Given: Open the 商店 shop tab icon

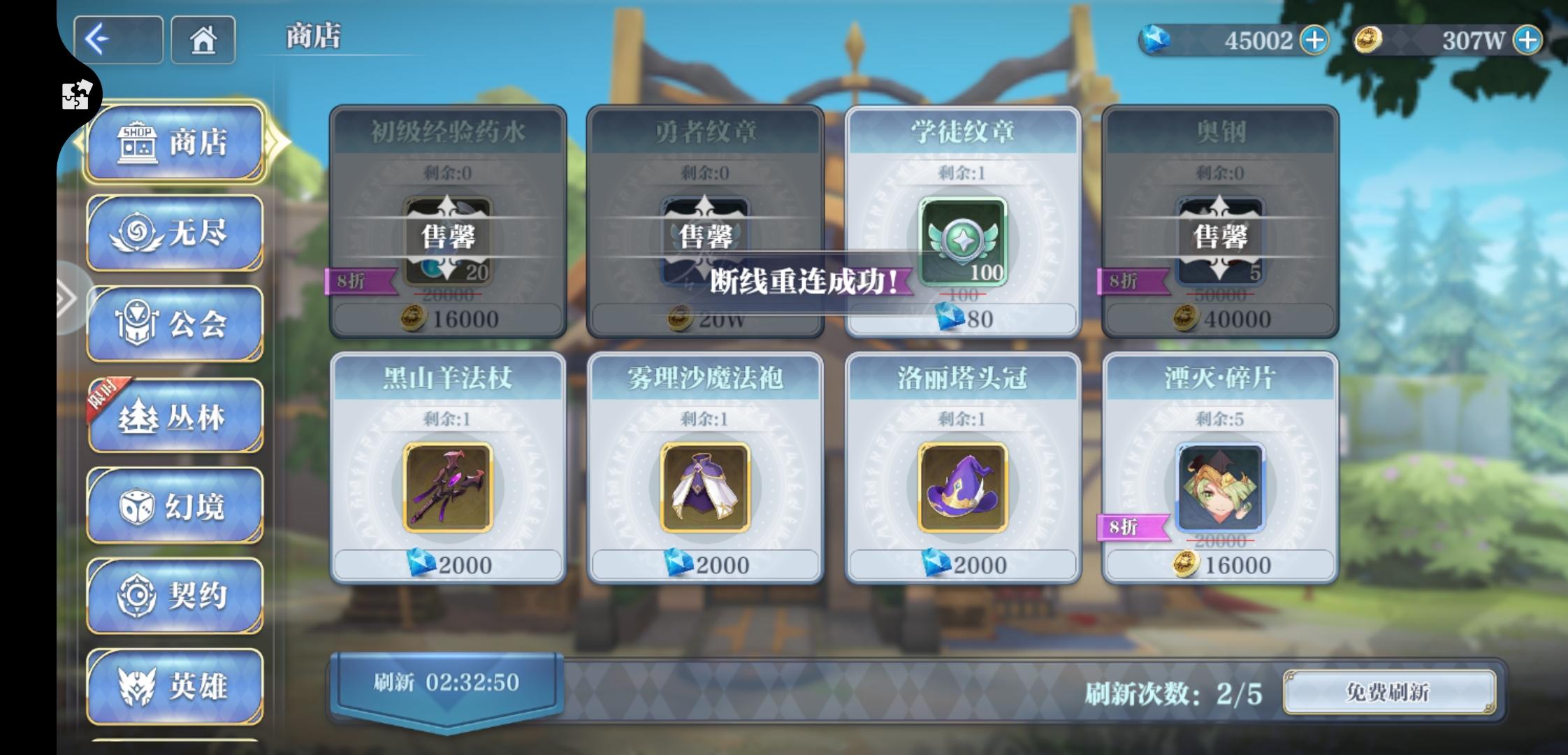Looking at the screenshot, I should click(174, 142).
